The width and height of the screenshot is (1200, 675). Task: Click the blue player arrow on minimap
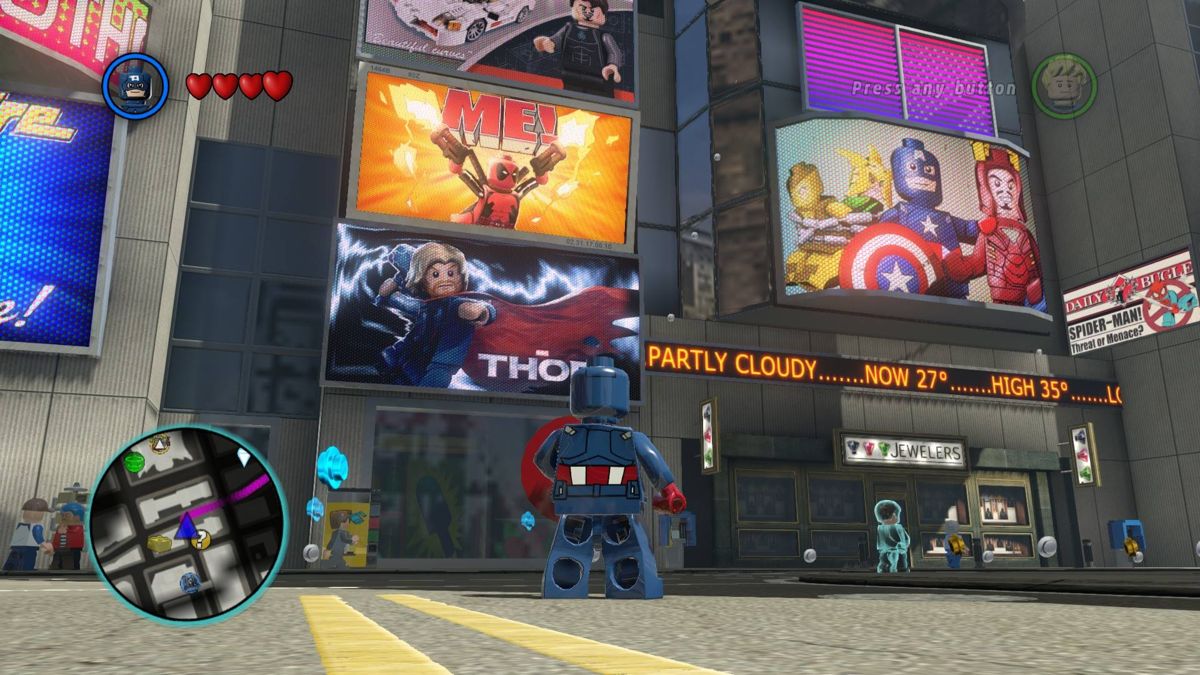click(185, 526)
